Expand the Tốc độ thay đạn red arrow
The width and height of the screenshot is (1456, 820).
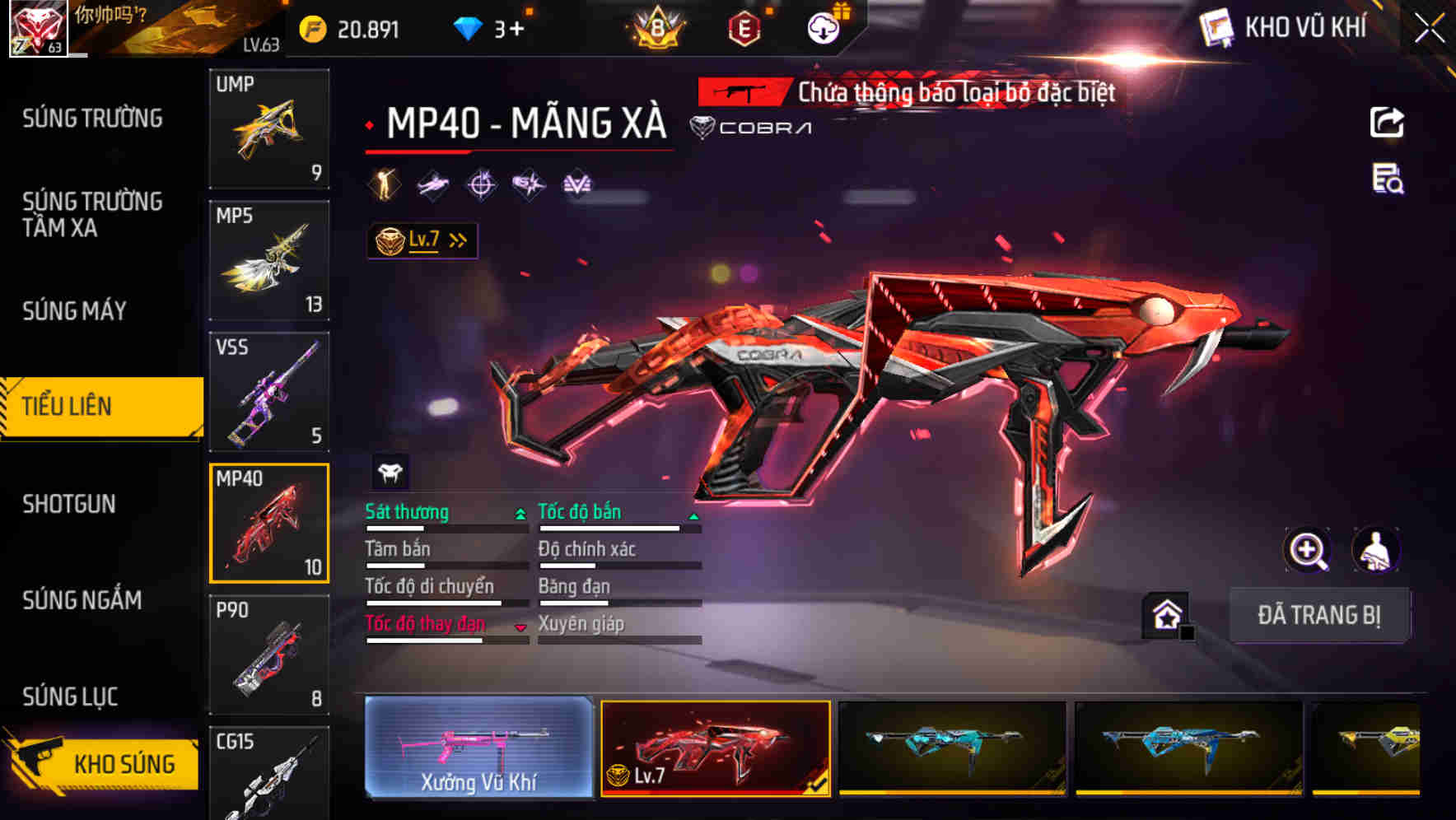[x=520, y=626]
